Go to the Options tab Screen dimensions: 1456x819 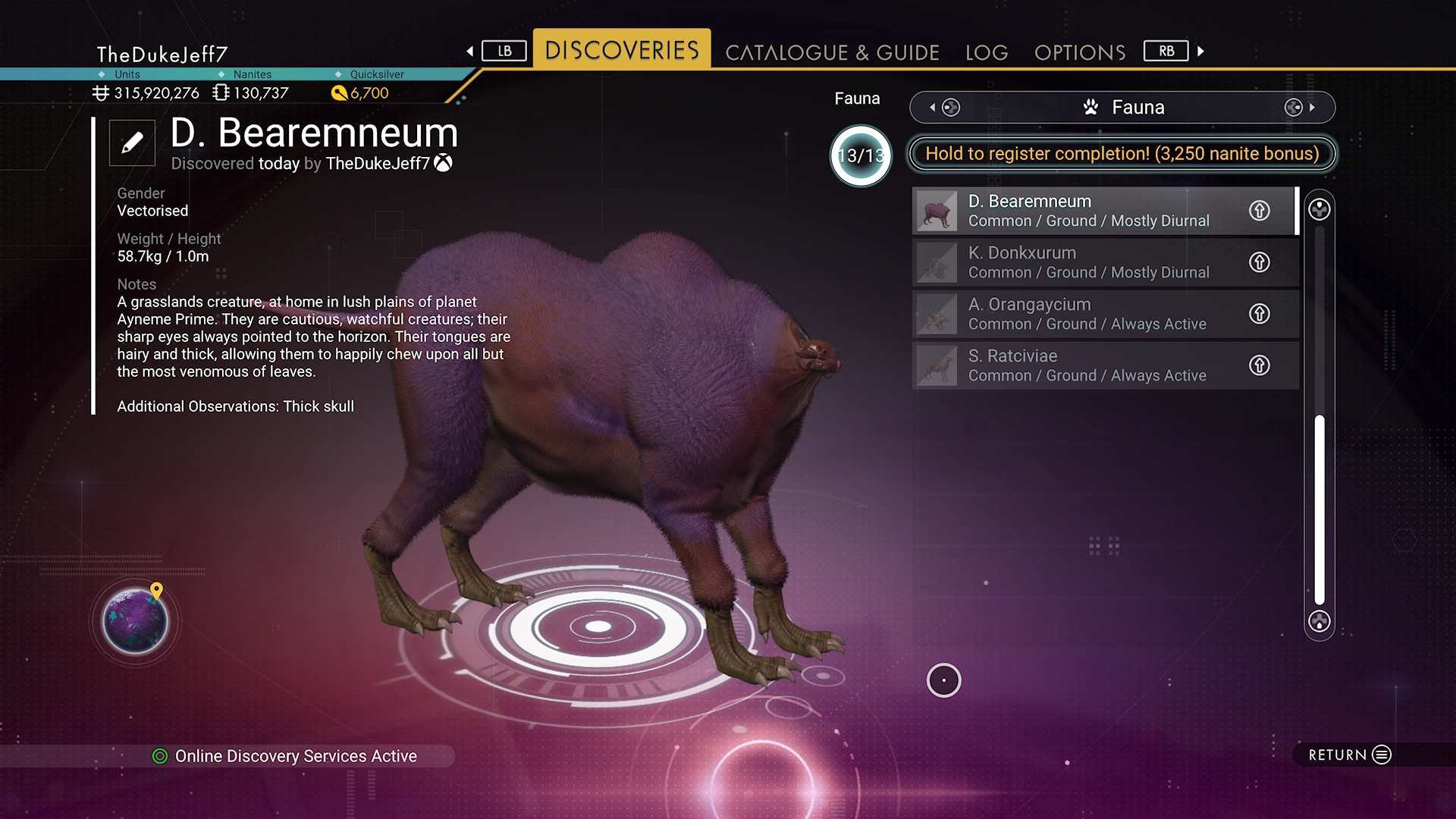pyautogui.click(x=1080, y=52)
